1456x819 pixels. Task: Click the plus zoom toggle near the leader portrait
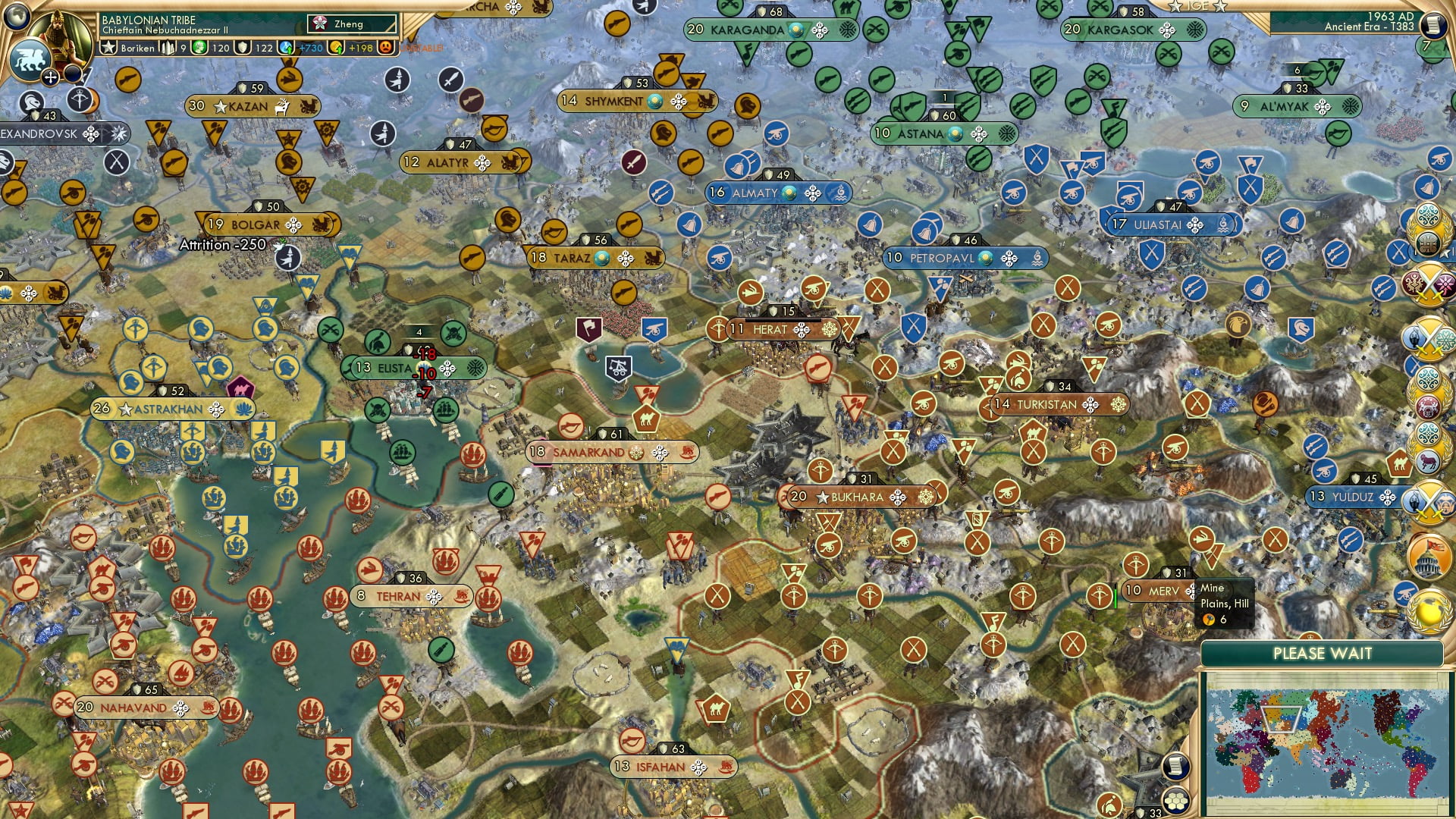click(50, 78)
